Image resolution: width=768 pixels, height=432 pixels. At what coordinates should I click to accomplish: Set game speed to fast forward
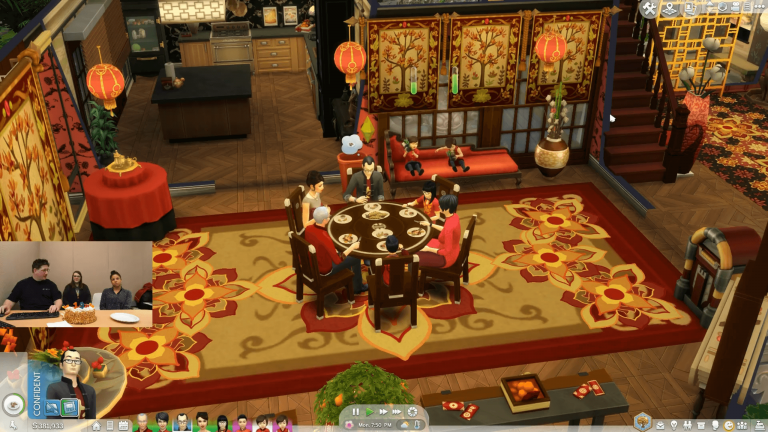coord(383,411)
